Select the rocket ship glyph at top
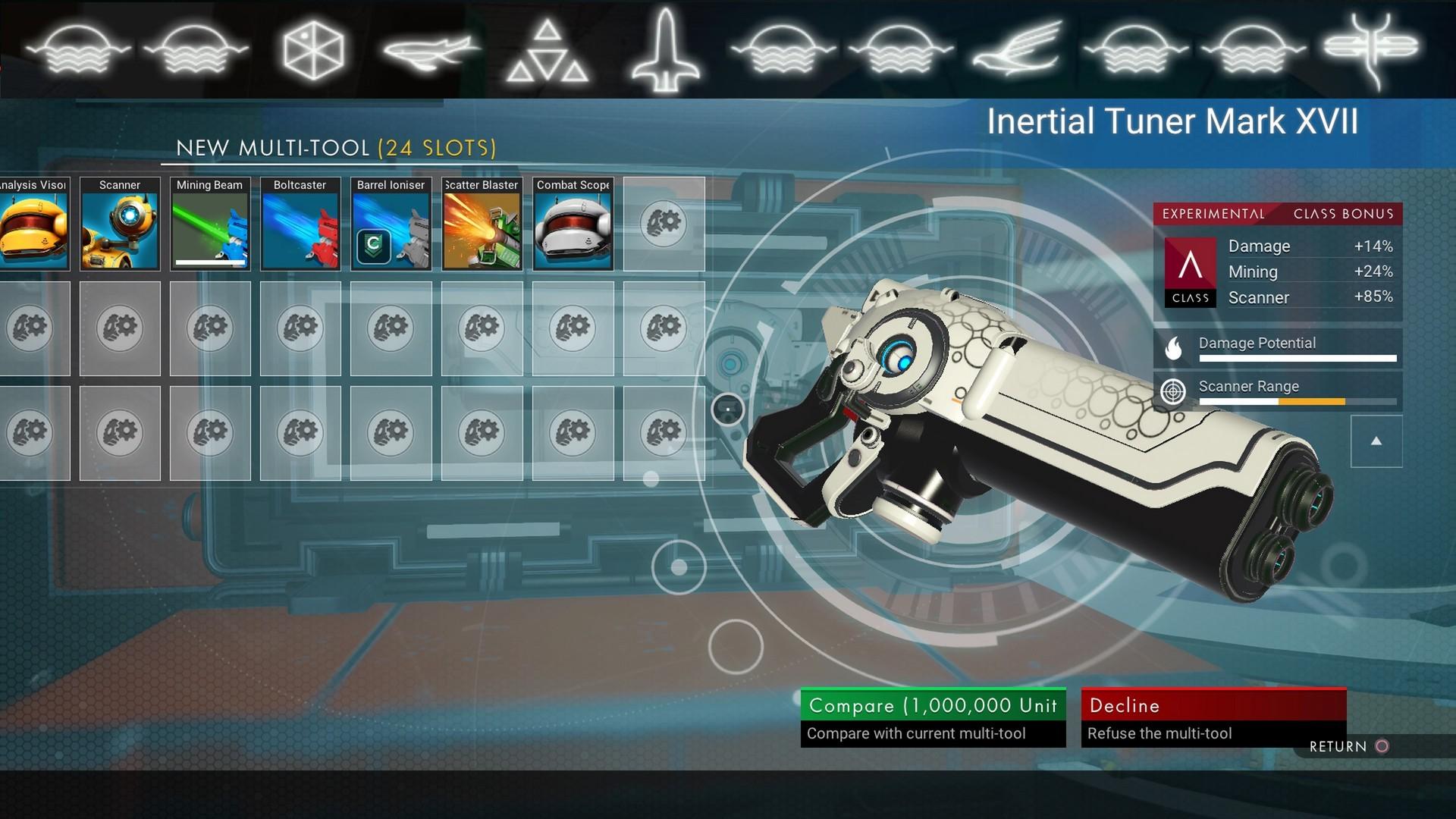The height and width of the screenshot is (819, 1456). pyautogui.click(x=667, y=48)
